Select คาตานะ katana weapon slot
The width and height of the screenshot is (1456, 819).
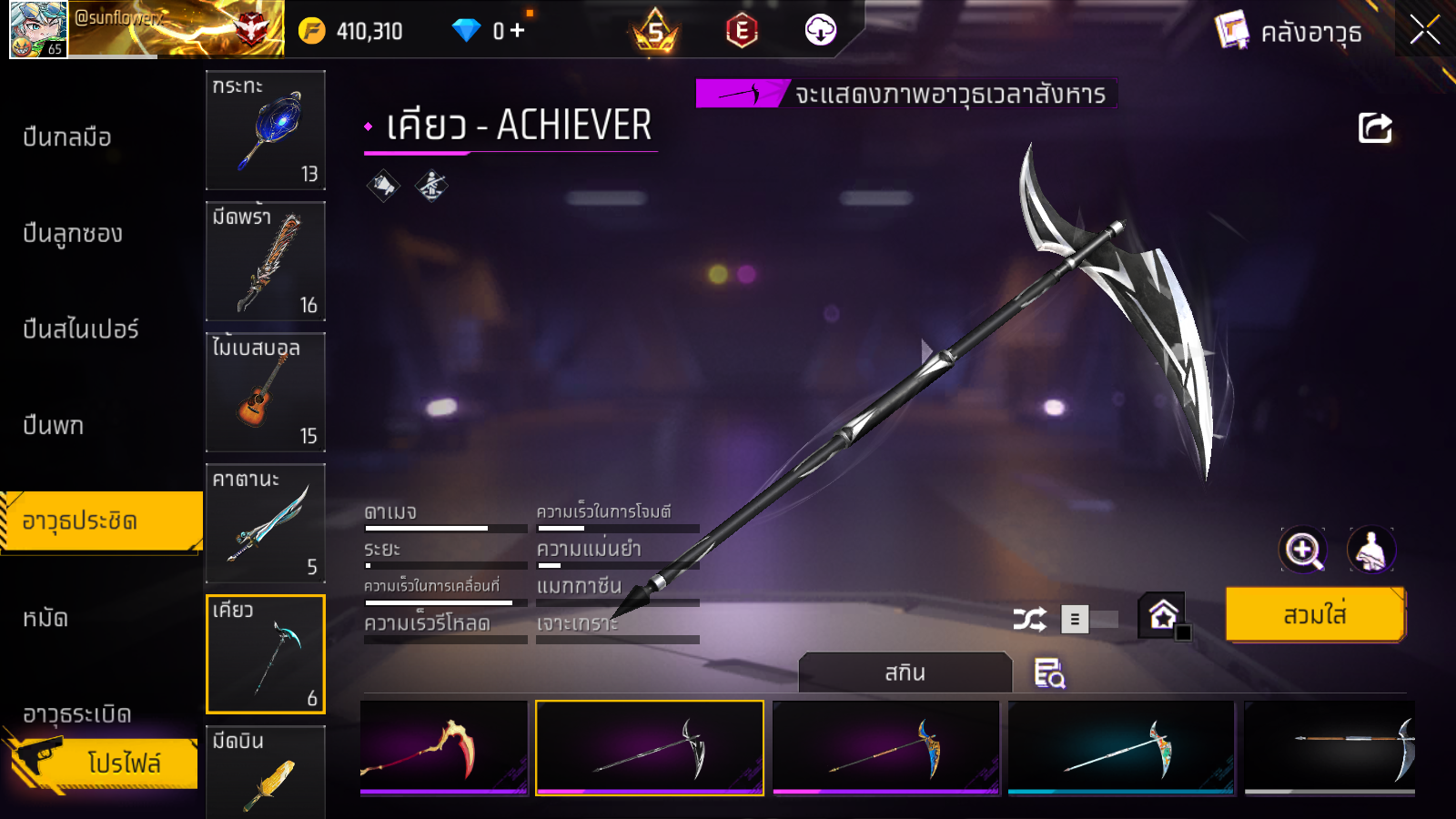pos(266,523)
